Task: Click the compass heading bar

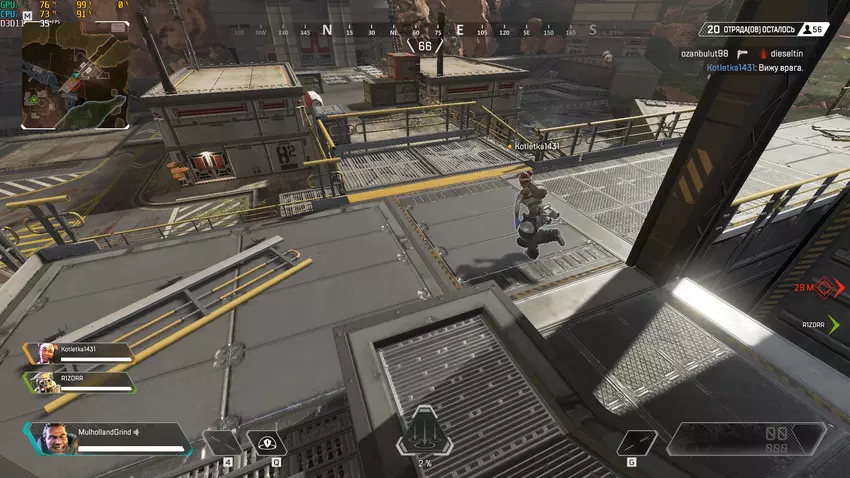Action: pyautogui.click(x=425, y=31)
